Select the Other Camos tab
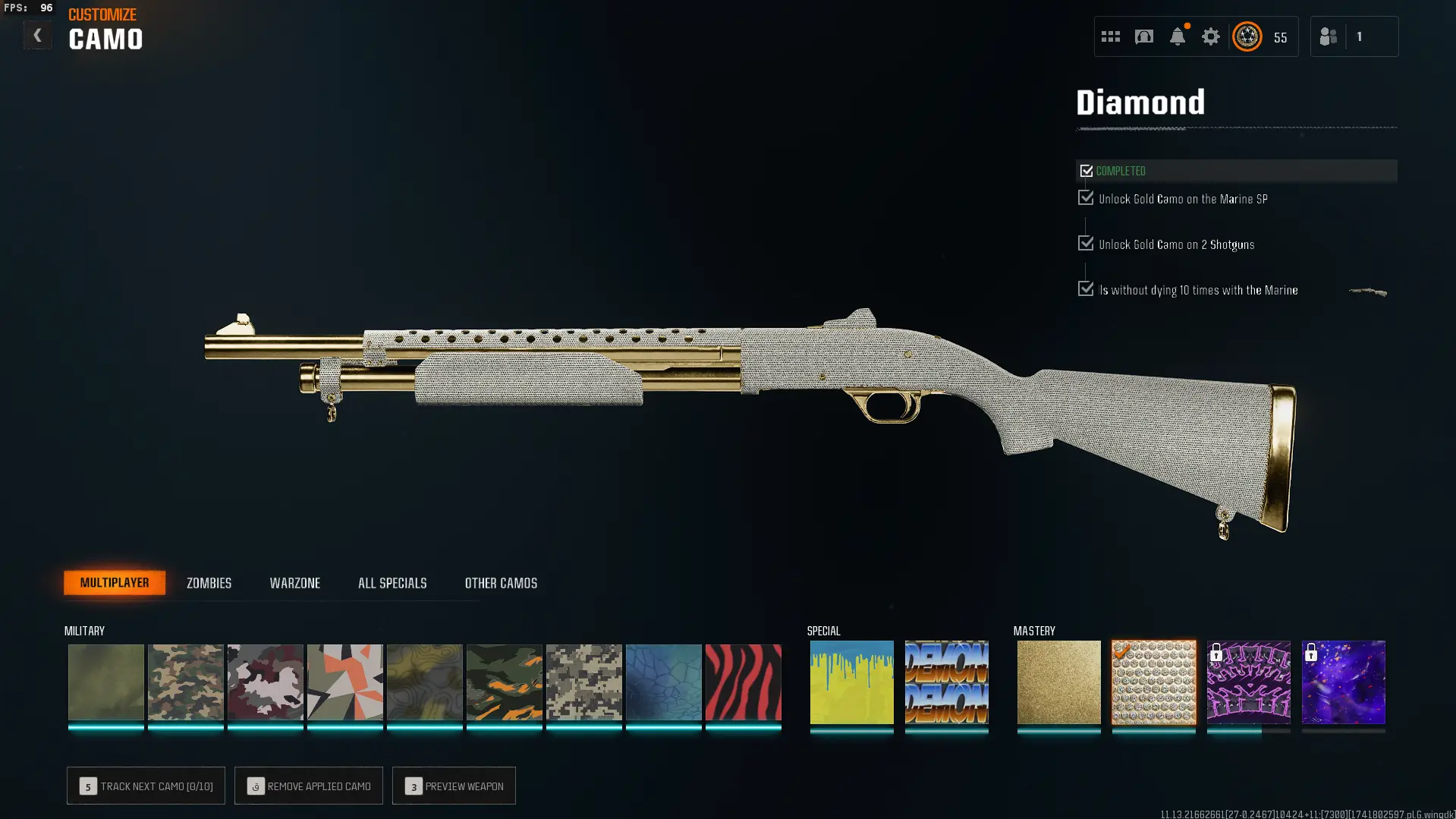This screenshot has width=1456, height=819. click(501, 583)
